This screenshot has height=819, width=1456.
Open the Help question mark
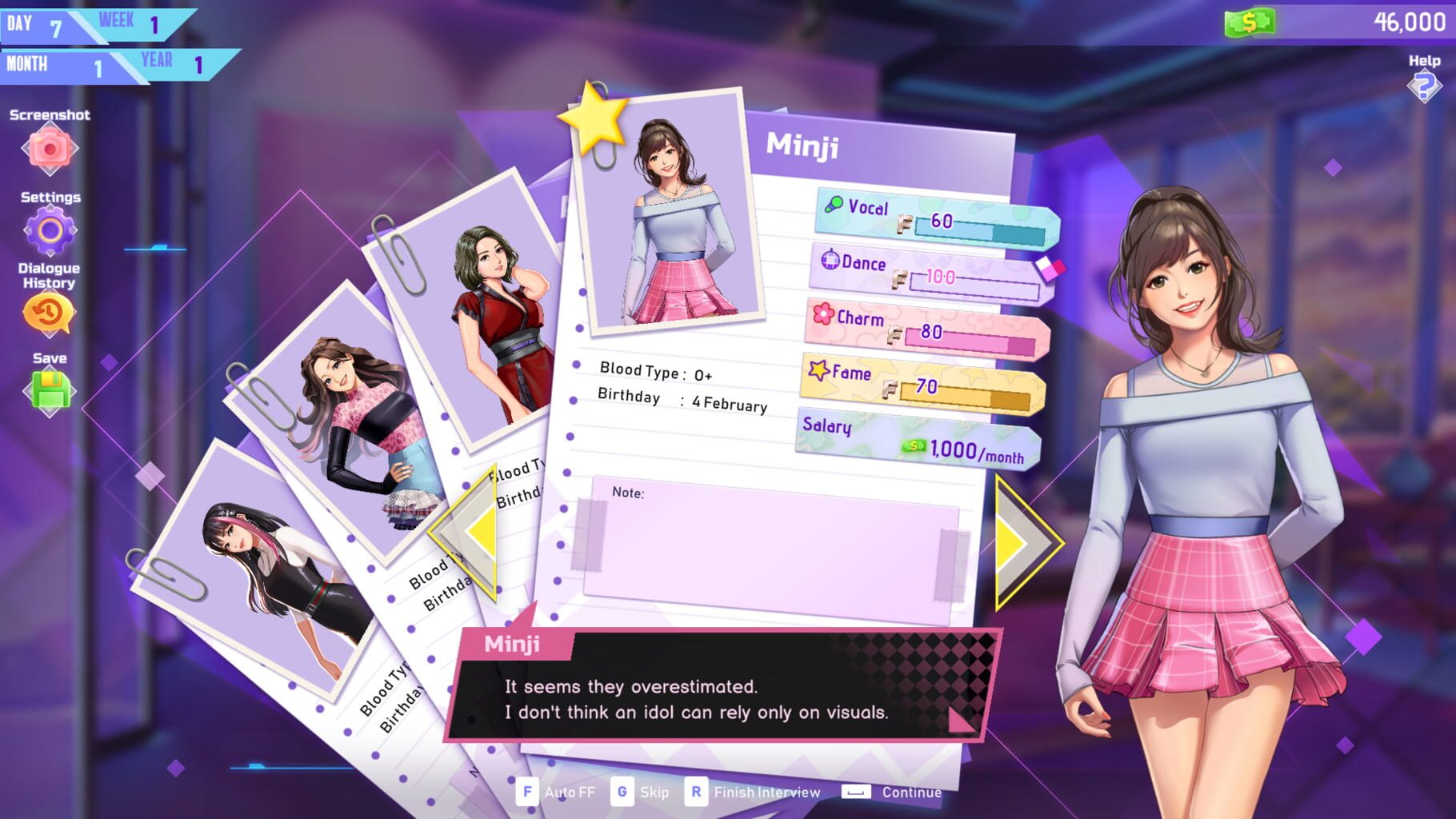click(1423, 84)
